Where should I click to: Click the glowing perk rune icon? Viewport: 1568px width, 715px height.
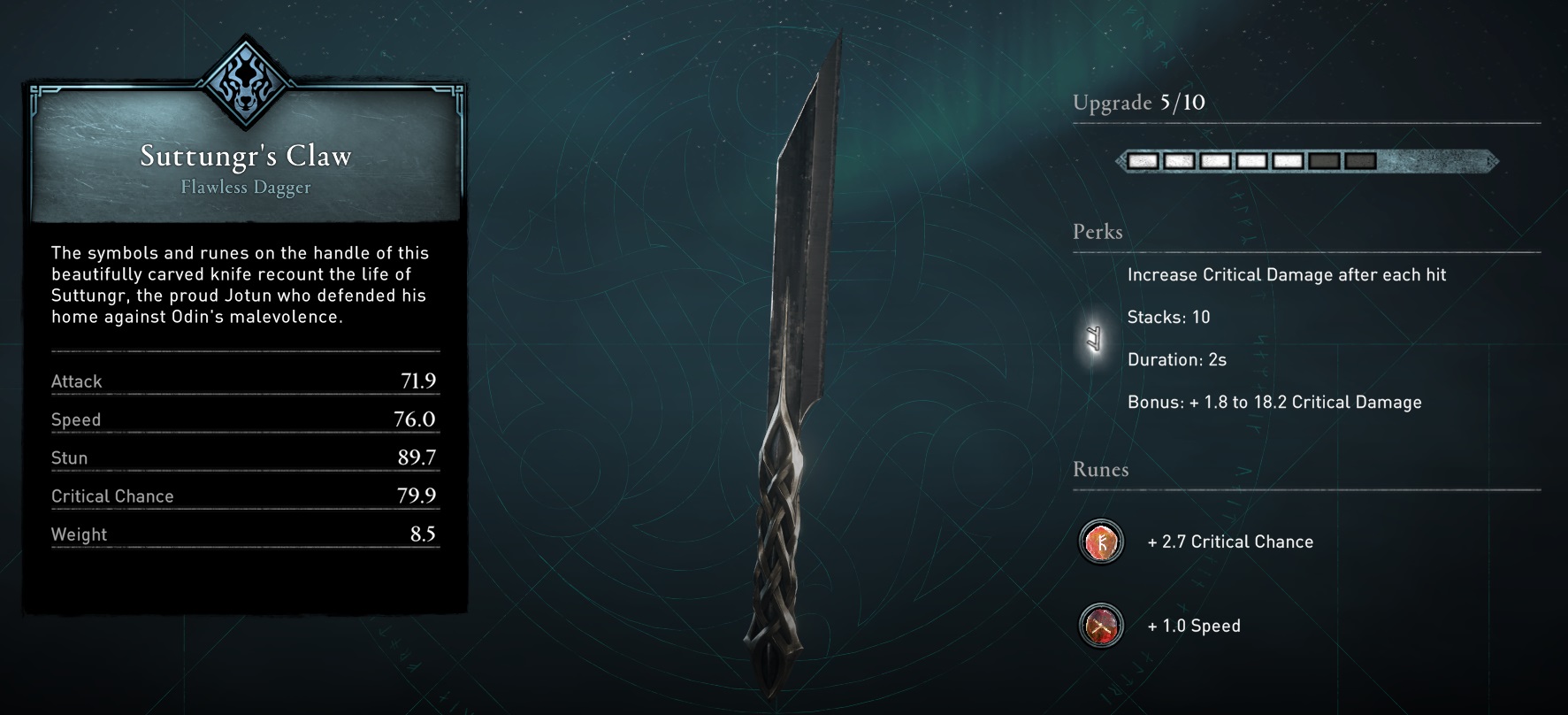[1095, 339]
